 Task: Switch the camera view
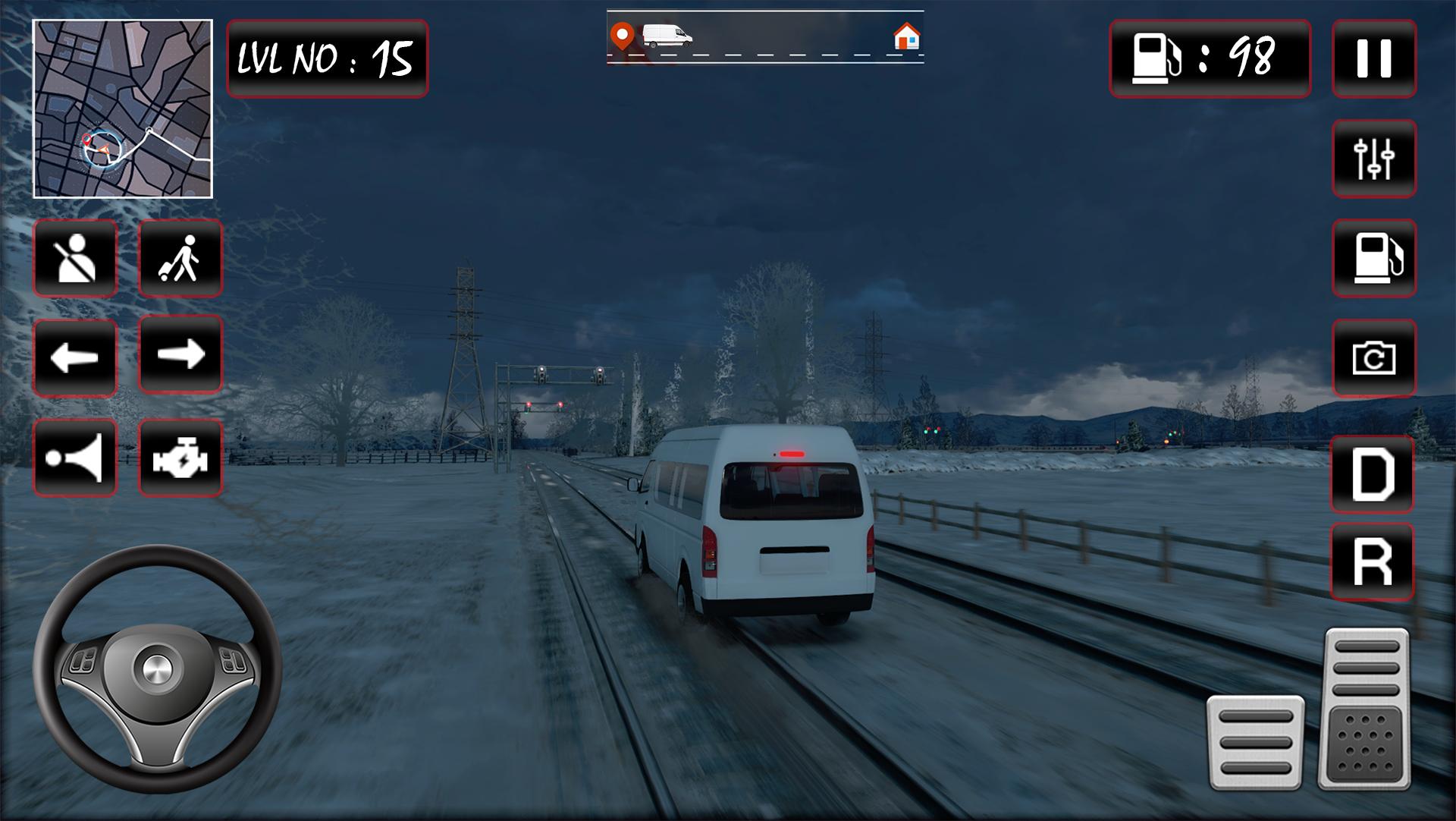point(1373,357)
